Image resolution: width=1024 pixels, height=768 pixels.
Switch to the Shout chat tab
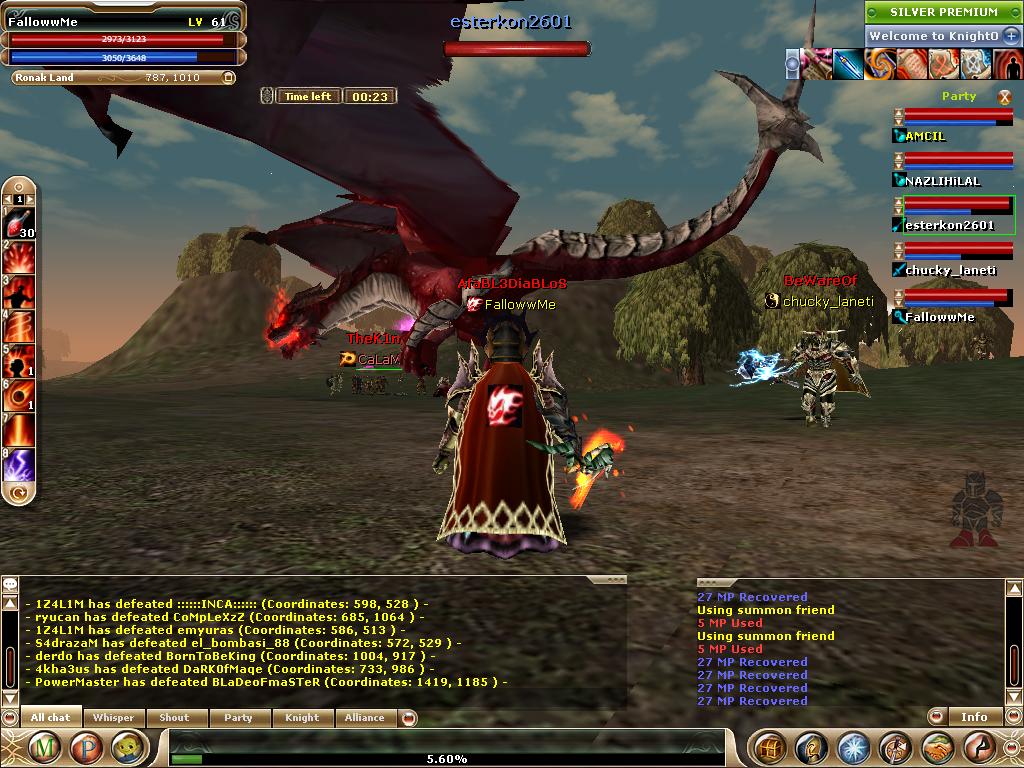point(174,717)
